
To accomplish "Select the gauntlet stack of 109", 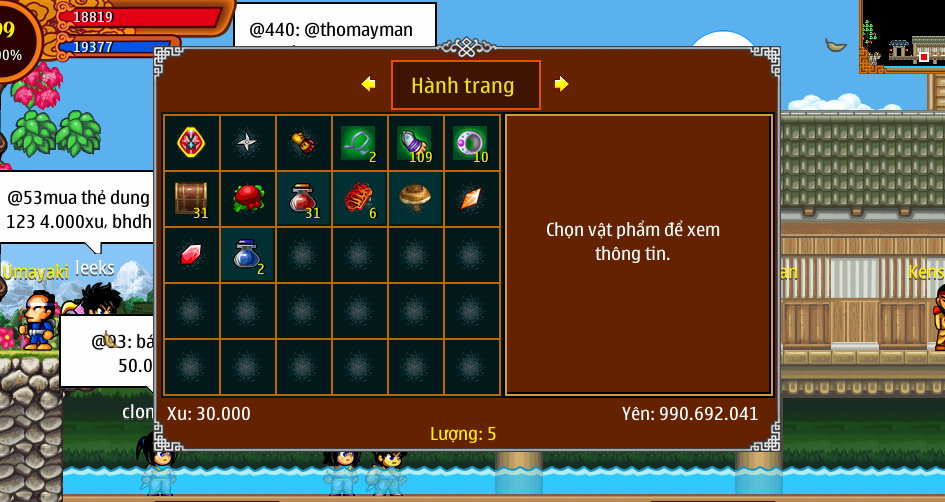I will 415,142.
